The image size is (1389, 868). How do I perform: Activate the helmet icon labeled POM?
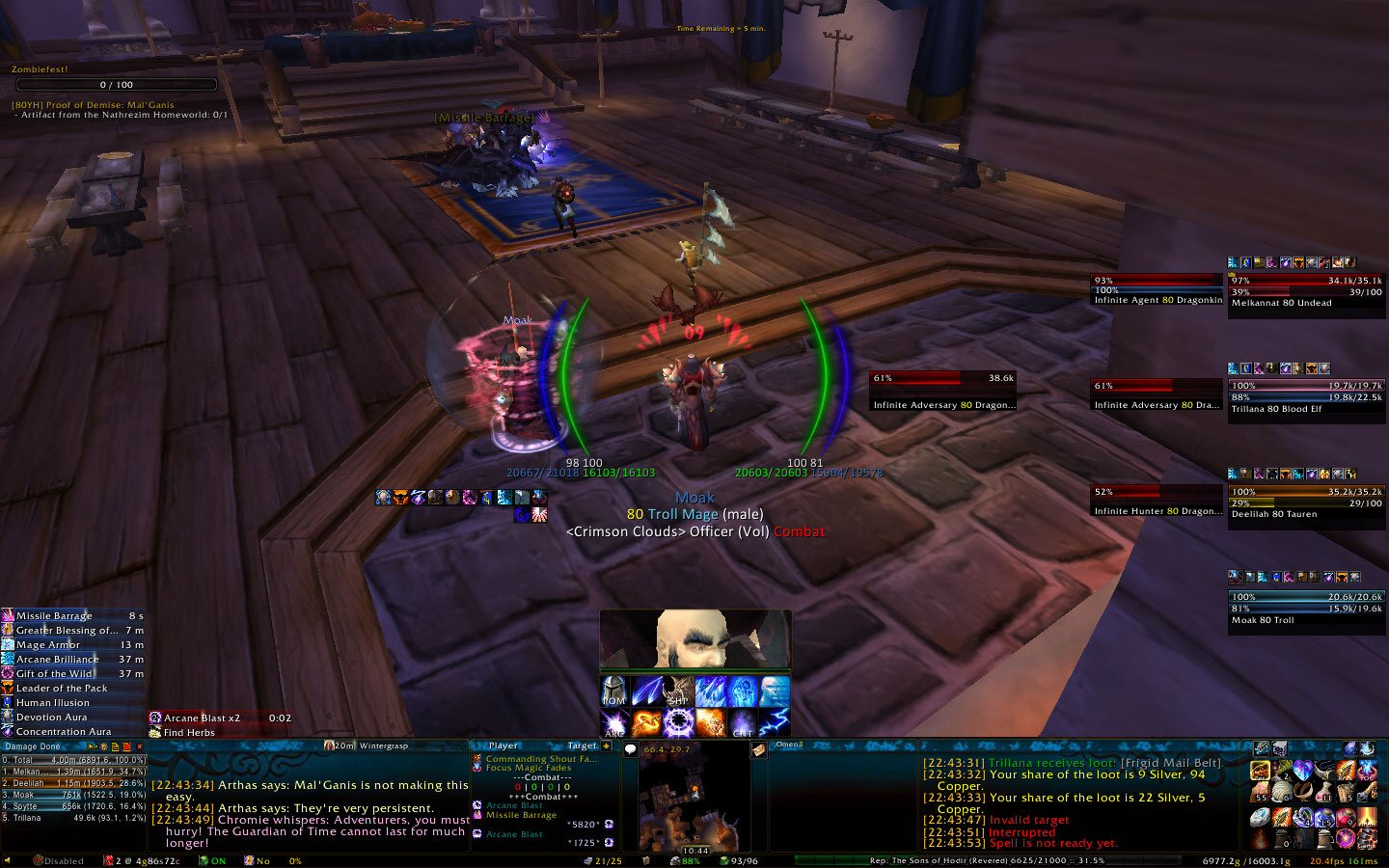point(614,691)
